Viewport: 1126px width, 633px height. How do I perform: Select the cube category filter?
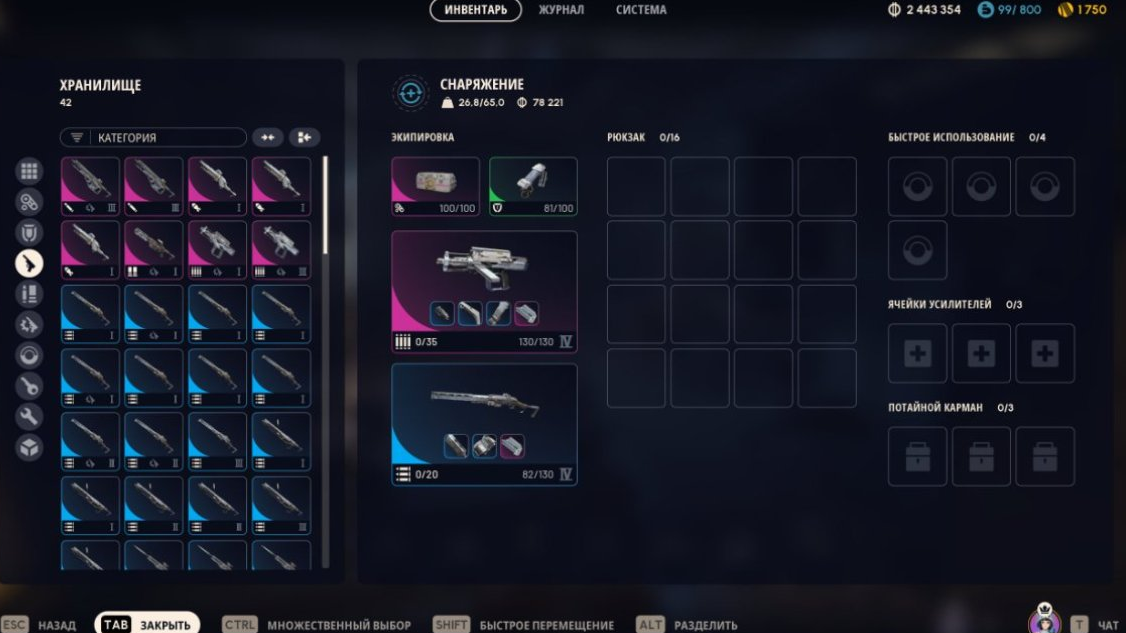coord(29,447)
